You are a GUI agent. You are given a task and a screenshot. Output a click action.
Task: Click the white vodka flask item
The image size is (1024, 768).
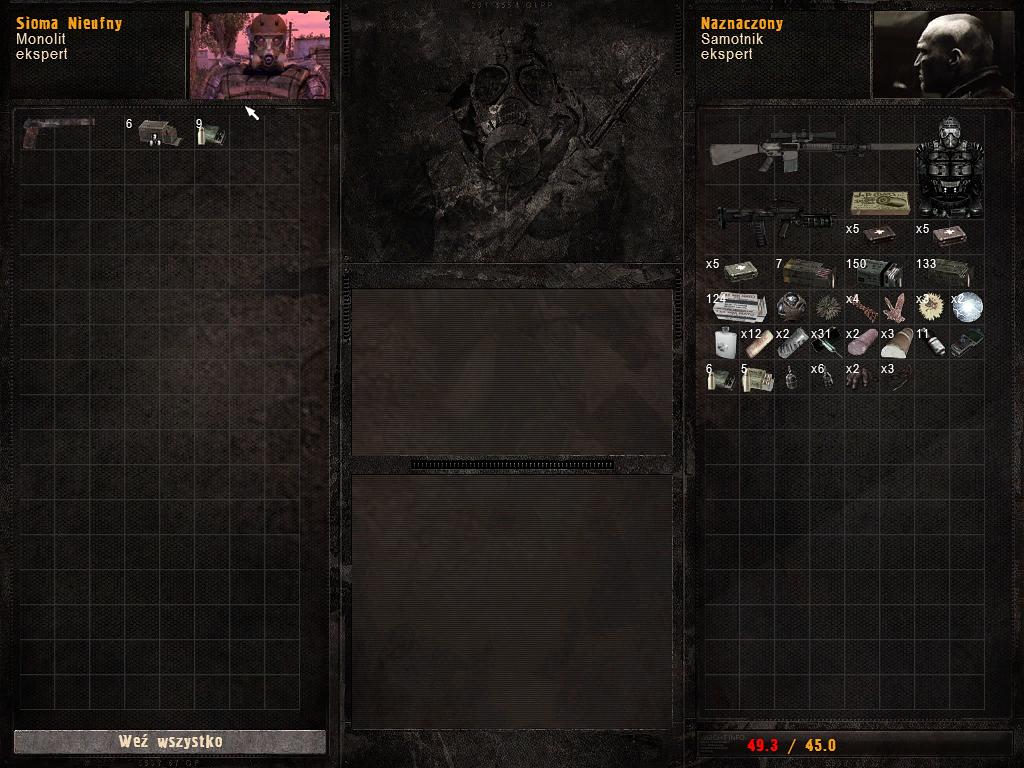point(723,342)
